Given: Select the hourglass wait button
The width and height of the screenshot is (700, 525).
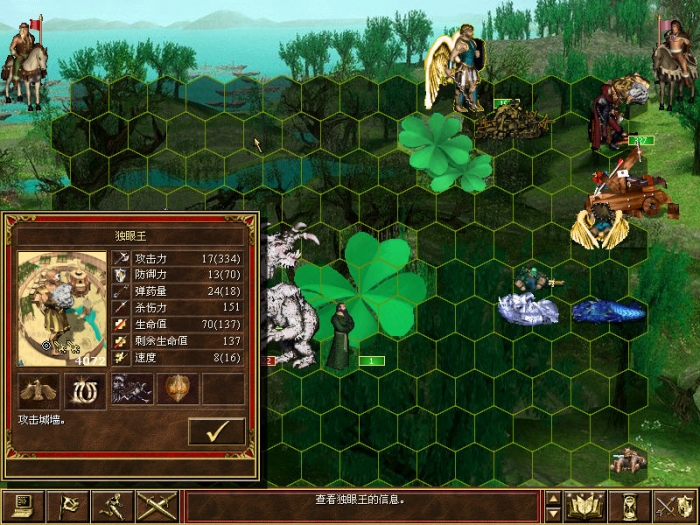Looking at the screenshot, I should click(630, 507).
